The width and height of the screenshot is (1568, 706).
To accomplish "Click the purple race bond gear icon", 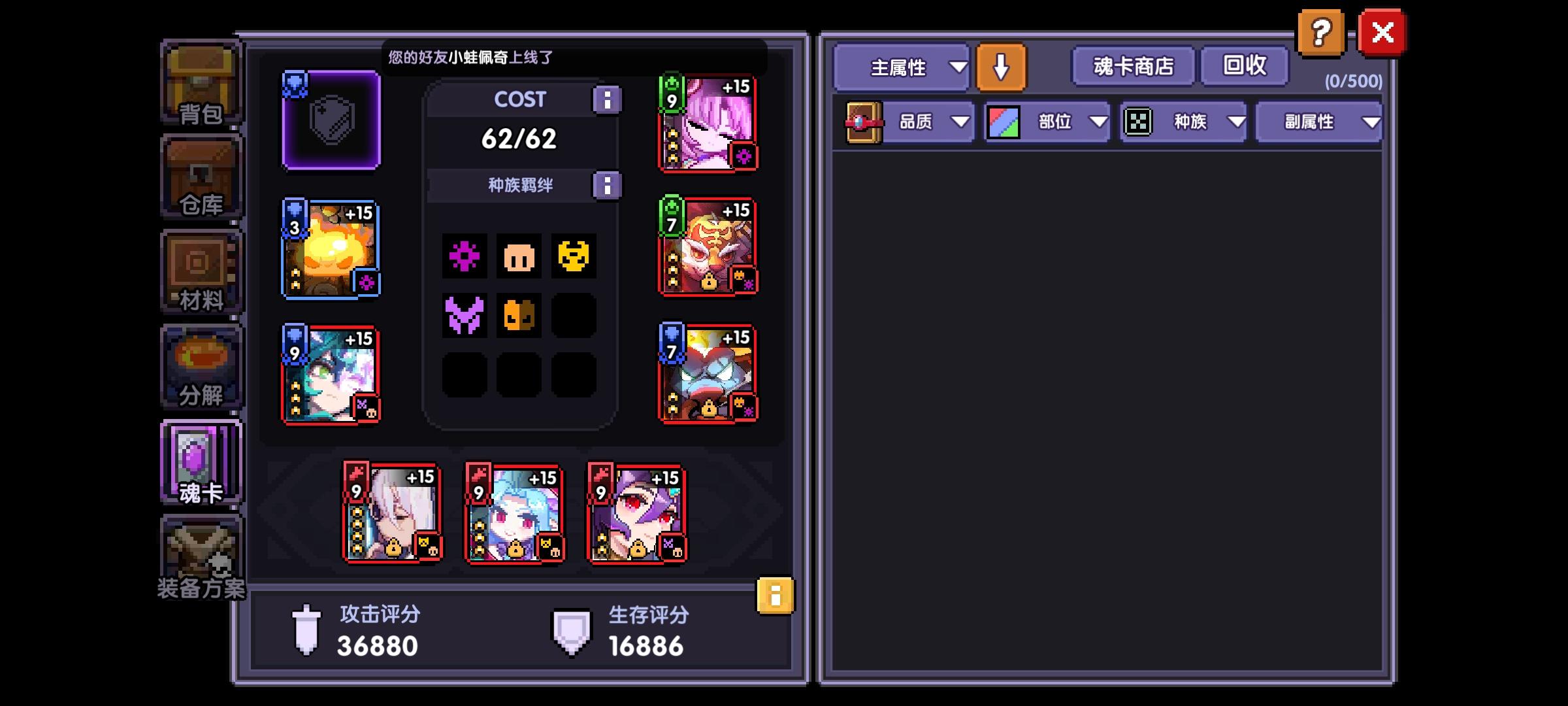I will [465, 257].
